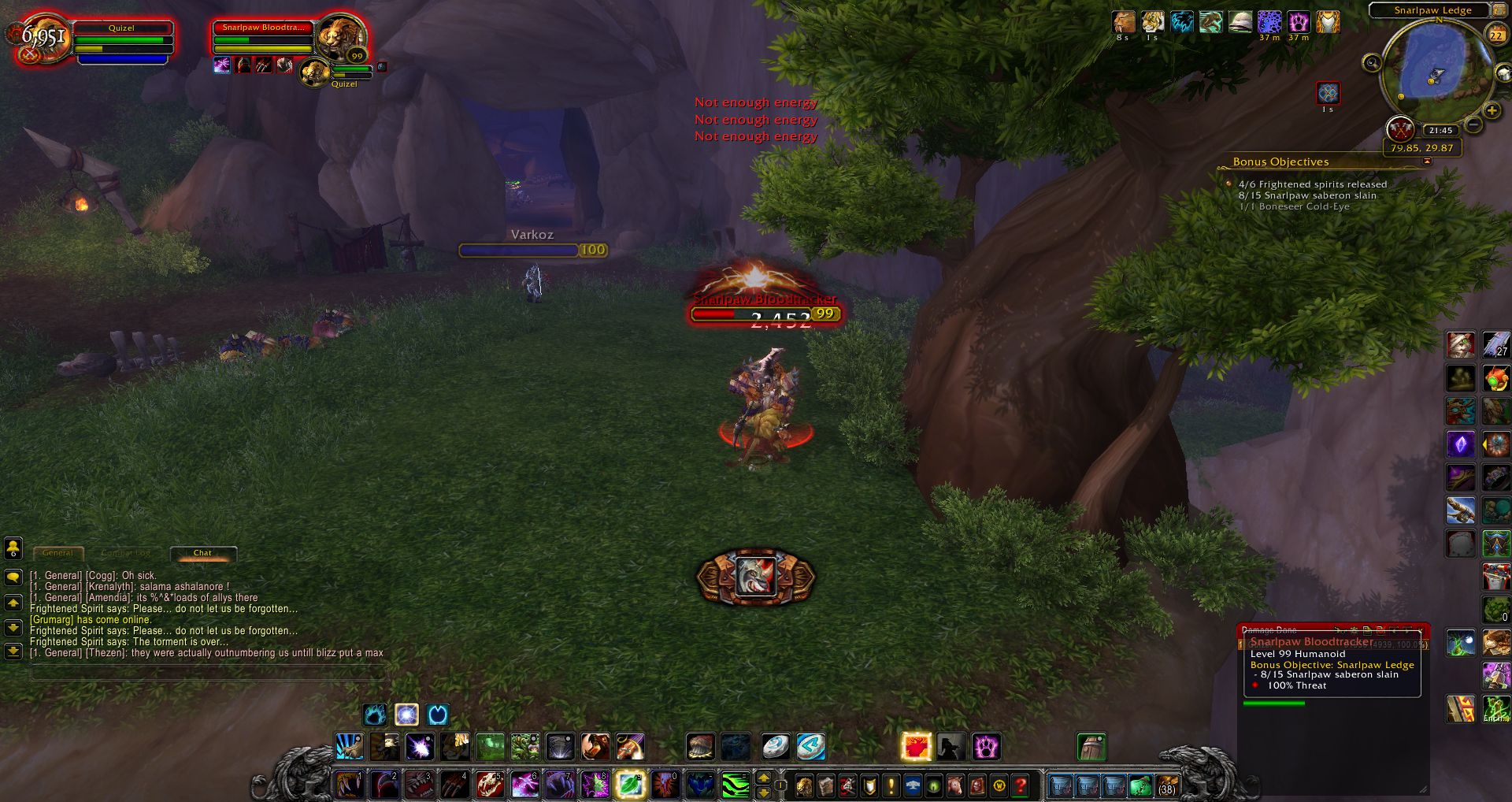Zoom out the minimap with minus button
The height and width of the screenshot is (802, 1512).
[1473, 125]
